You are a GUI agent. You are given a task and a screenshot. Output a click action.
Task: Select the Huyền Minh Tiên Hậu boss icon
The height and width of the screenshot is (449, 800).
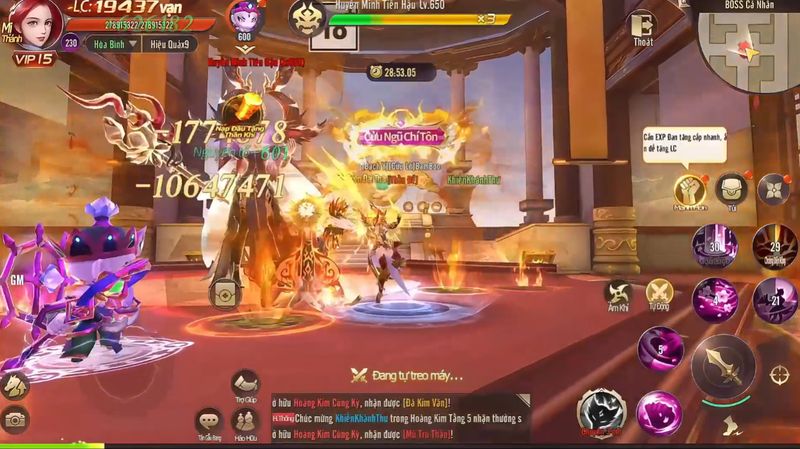[x=308, y=17]
